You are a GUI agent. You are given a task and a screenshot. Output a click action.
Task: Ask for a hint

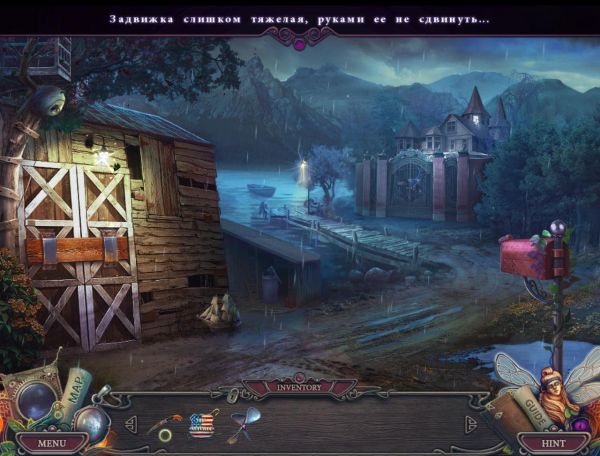point(553,441)
